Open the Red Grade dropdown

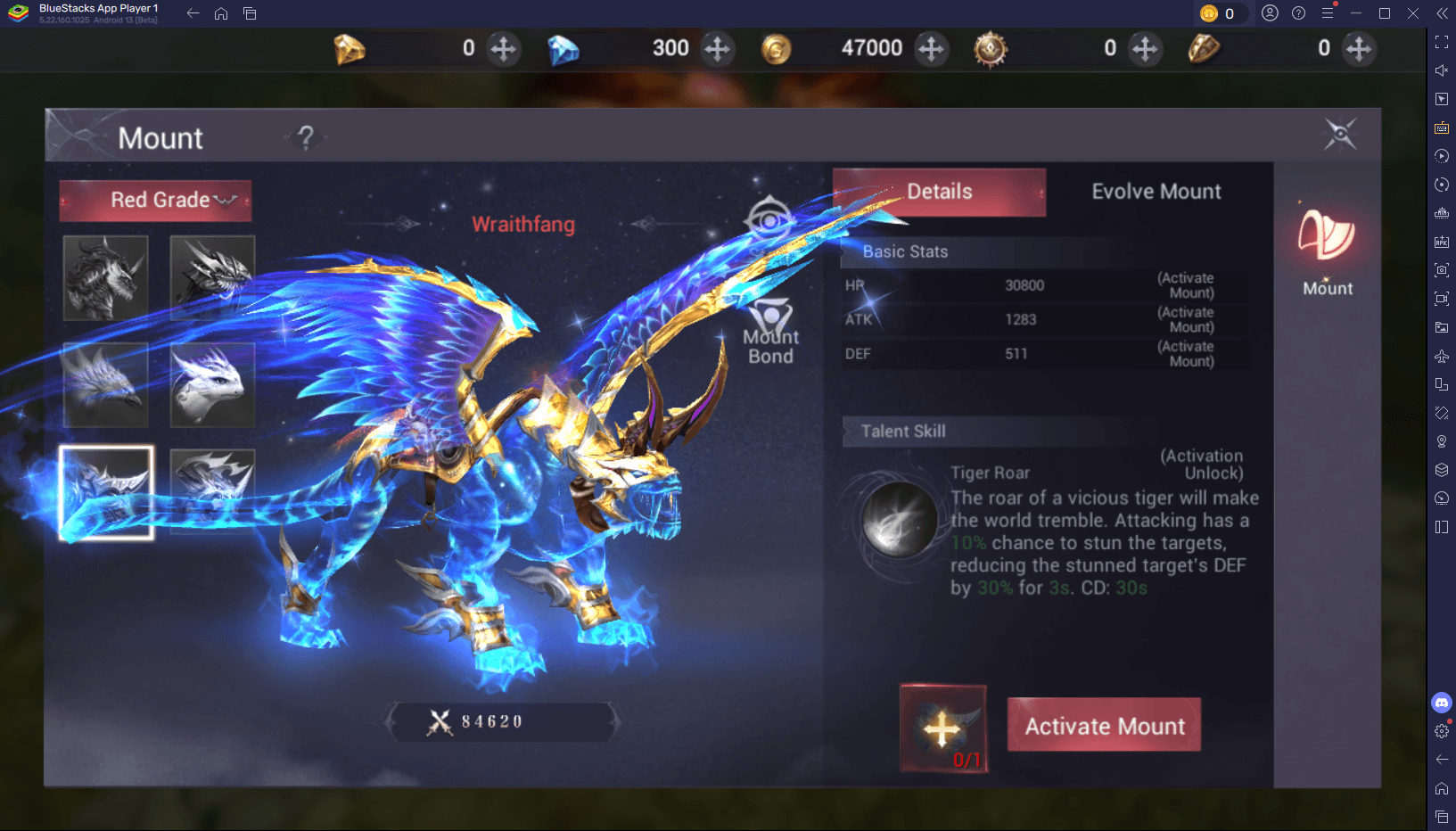[x=155, y=201]
